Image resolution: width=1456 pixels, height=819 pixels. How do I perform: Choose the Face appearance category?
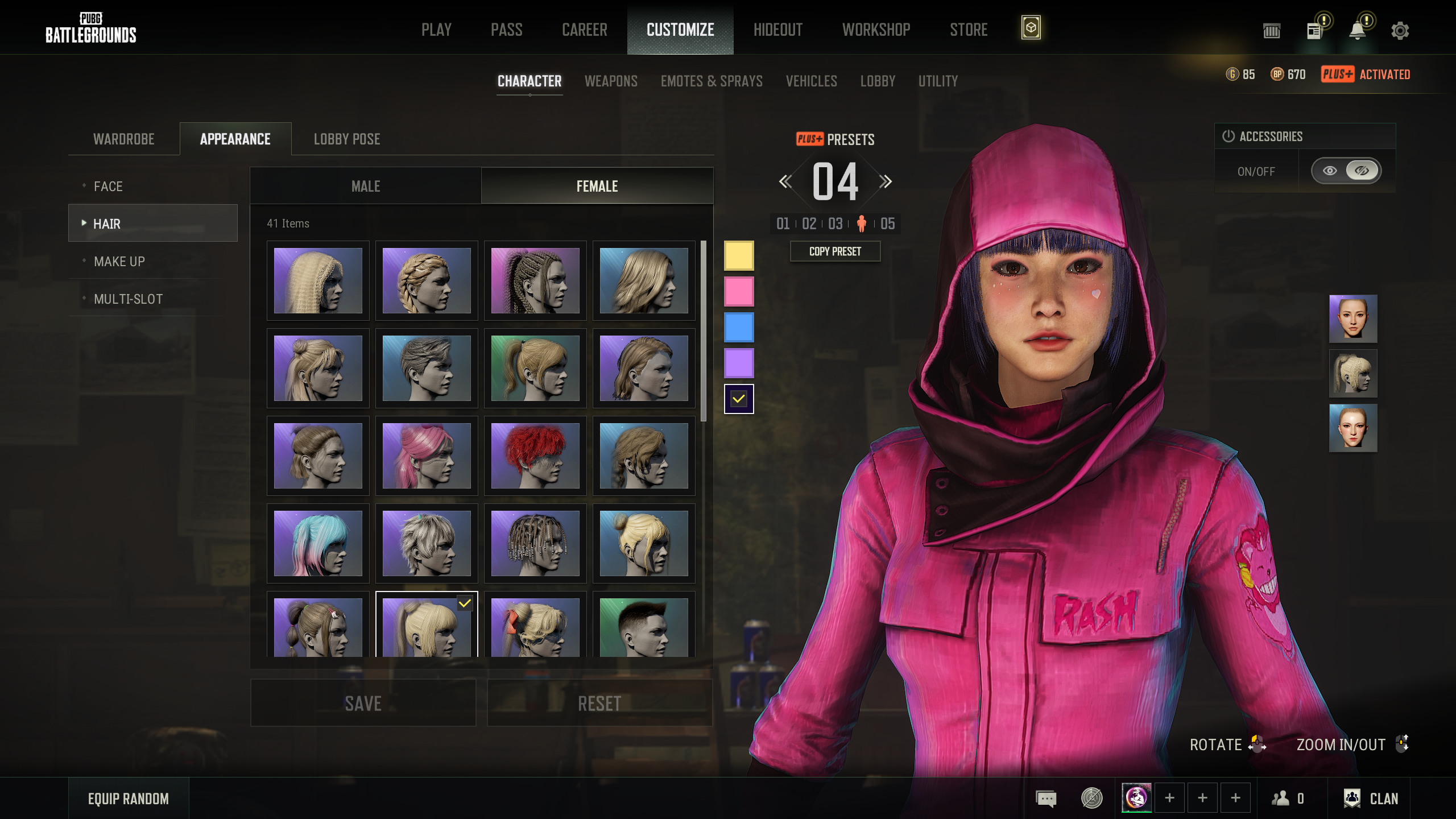(108, 186)
